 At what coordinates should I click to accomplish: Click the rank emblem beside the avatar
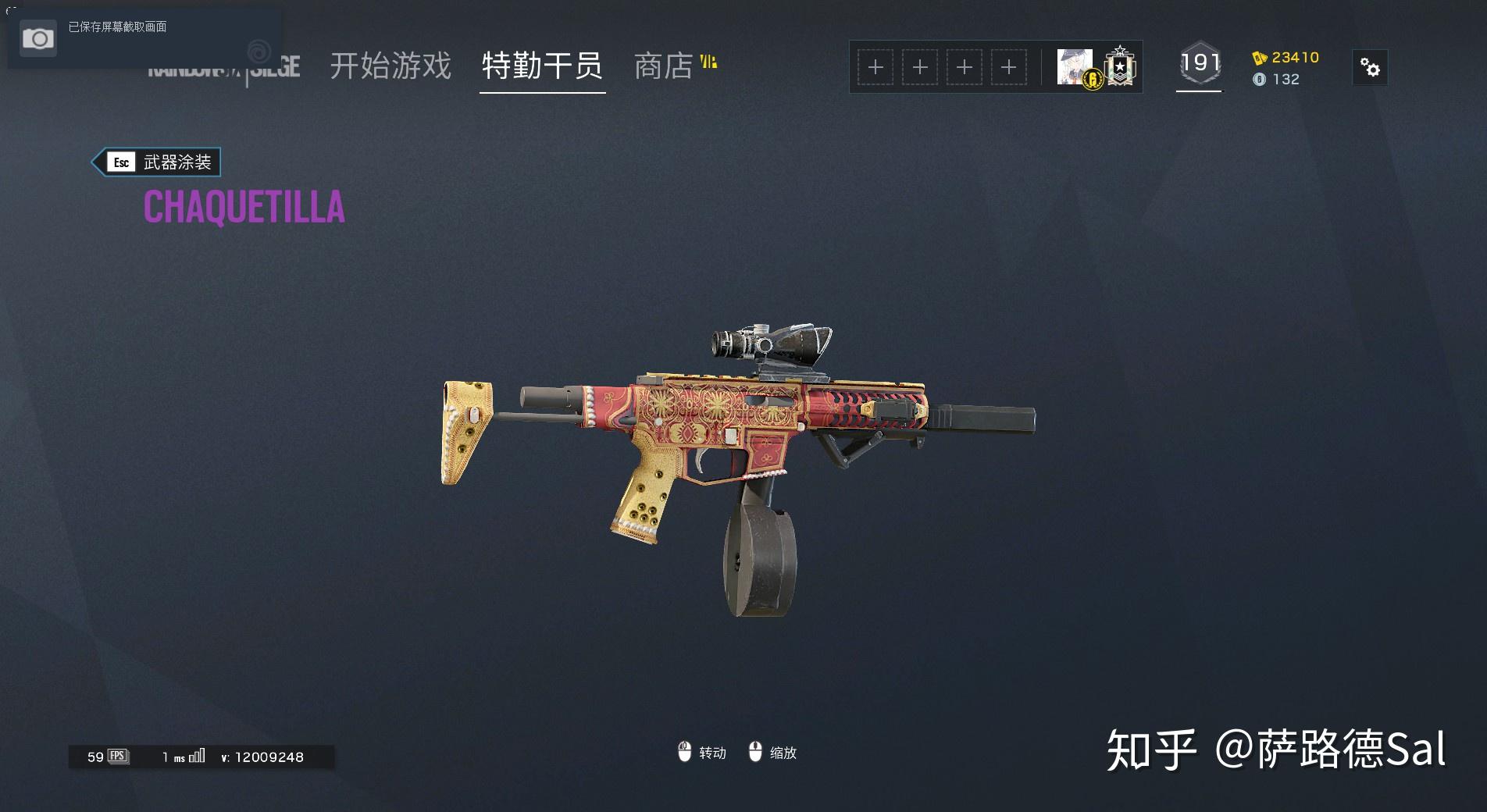point(1120,66)
